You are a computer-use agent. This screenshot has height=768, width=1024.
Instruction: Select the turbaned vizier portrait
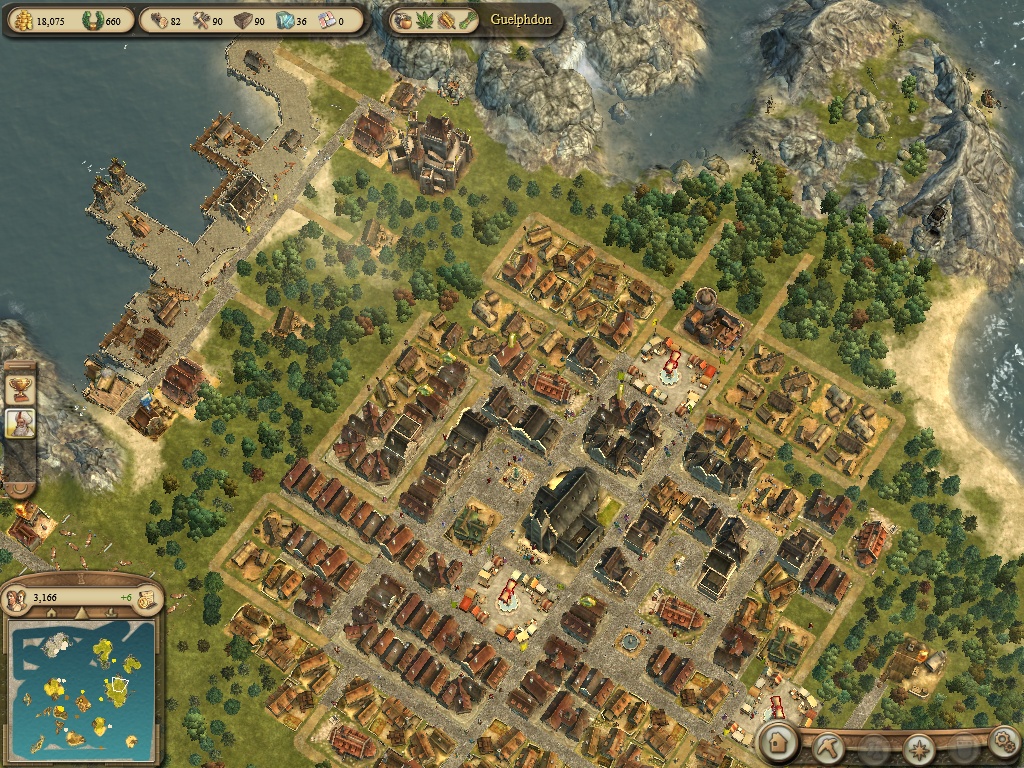pyautogui.click(x=20, y=421)
